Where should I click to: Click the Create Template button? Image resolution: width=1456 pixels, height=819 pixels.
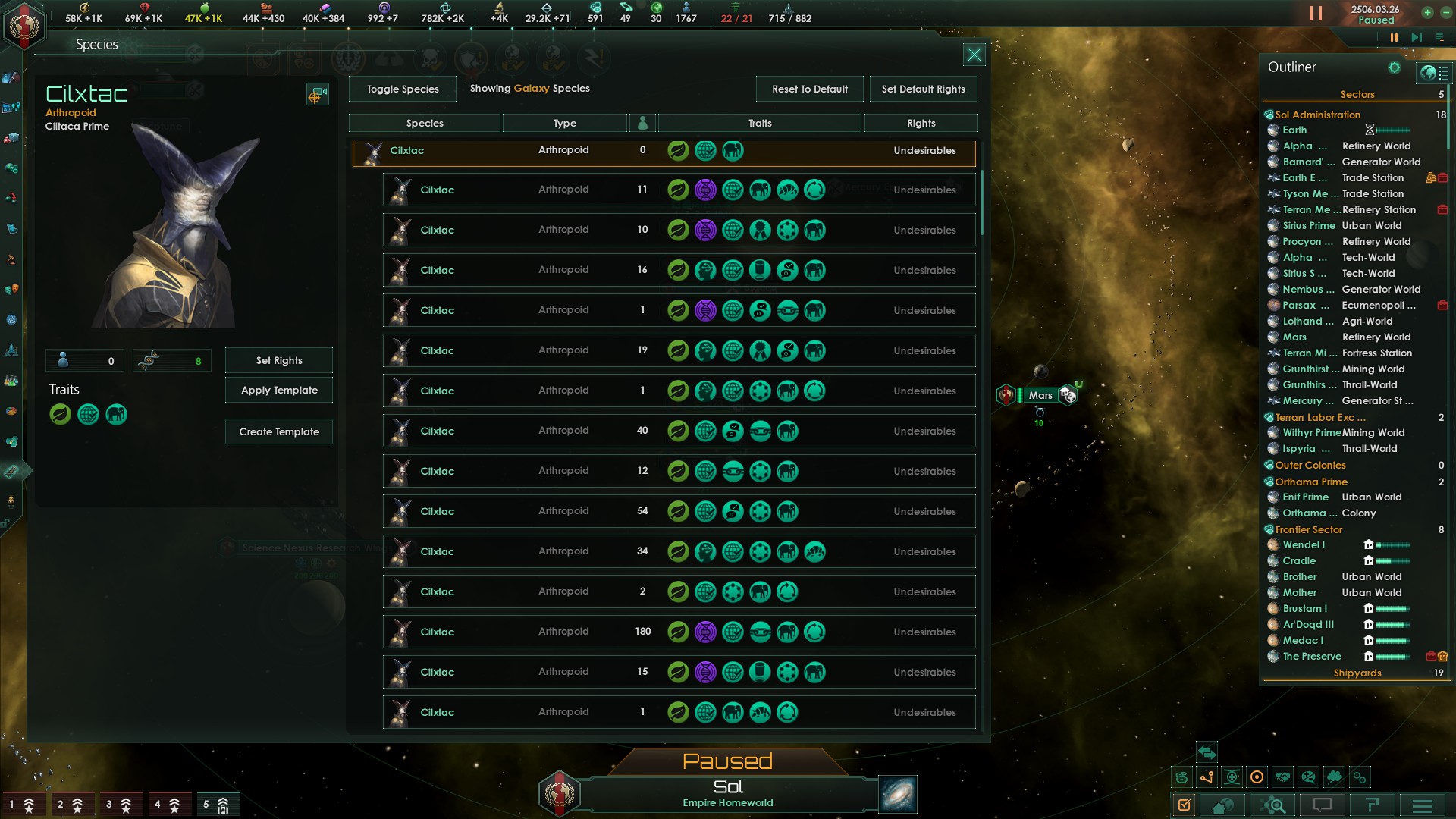[278, 431]
